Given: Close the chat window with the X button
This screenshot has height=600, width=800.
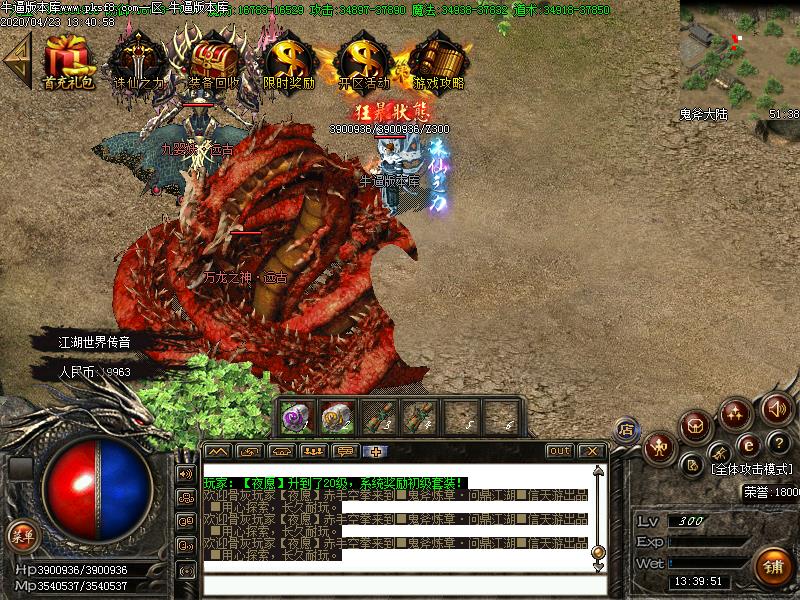Looking at the screenshot, I should pyautogui.click(x=590, y=451).
